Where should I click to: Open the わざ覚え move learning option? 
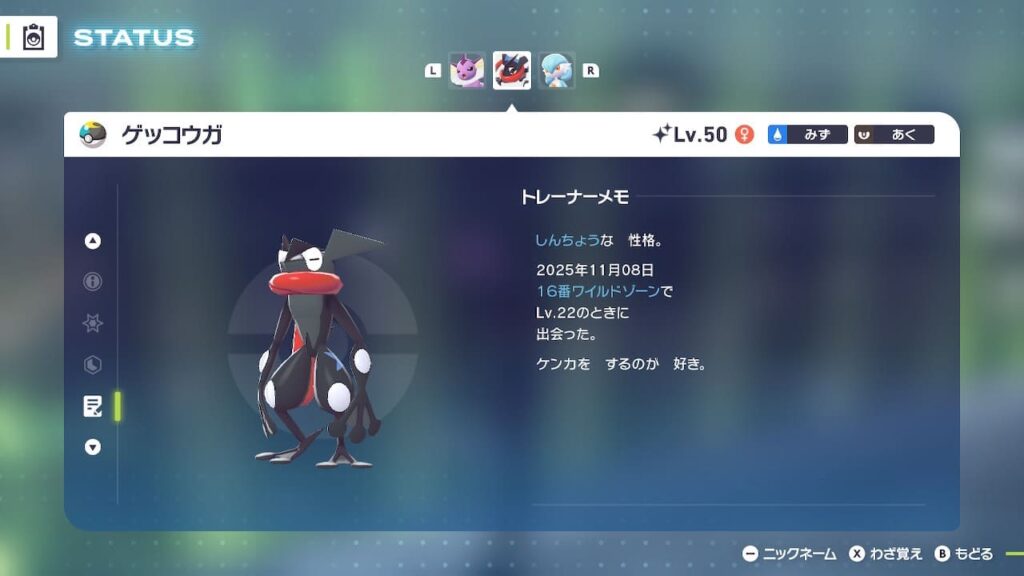pyautogui.click(x=885, y=553)
